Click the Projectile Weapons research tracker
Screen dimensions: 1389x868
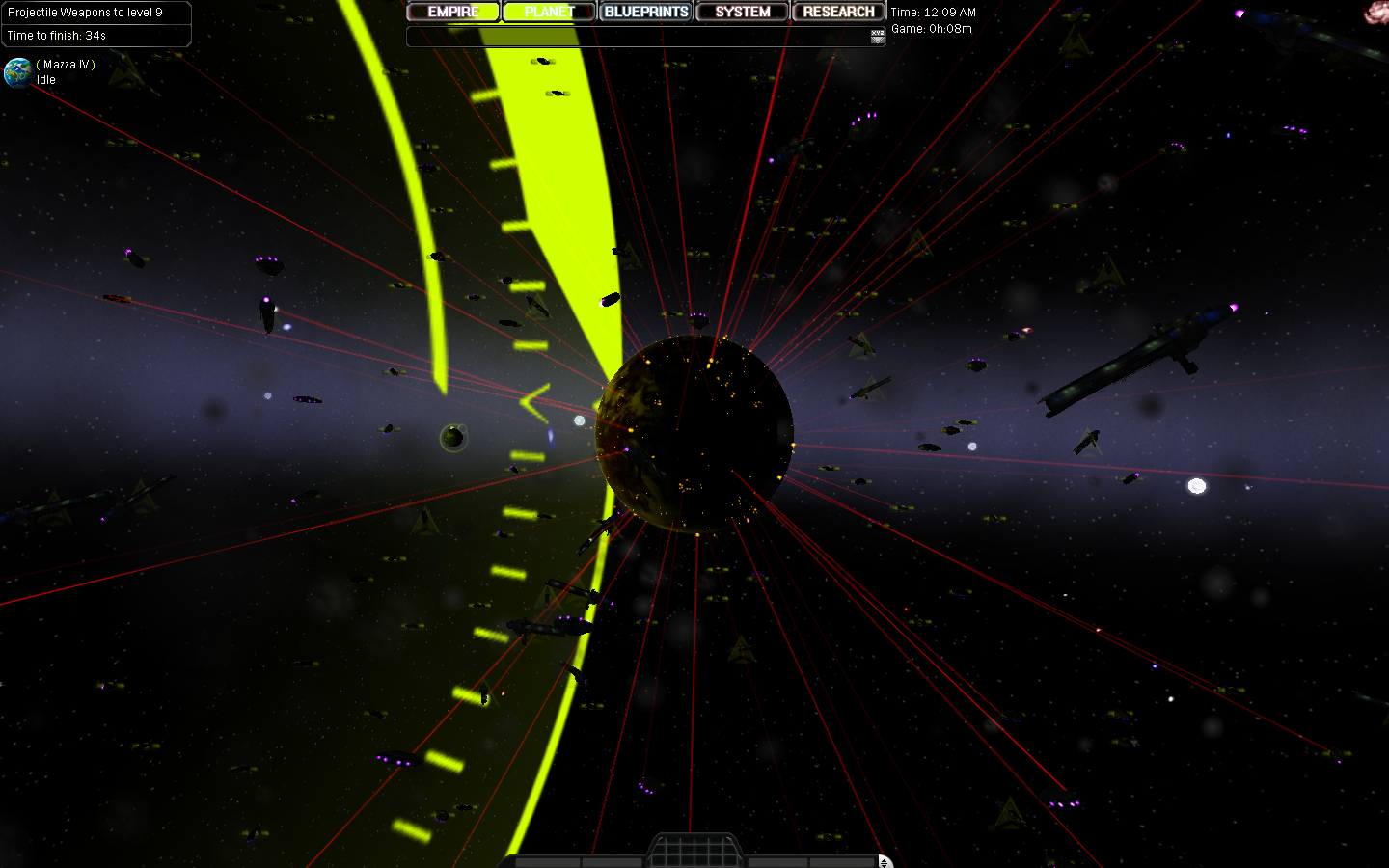(x=95, y=23)
